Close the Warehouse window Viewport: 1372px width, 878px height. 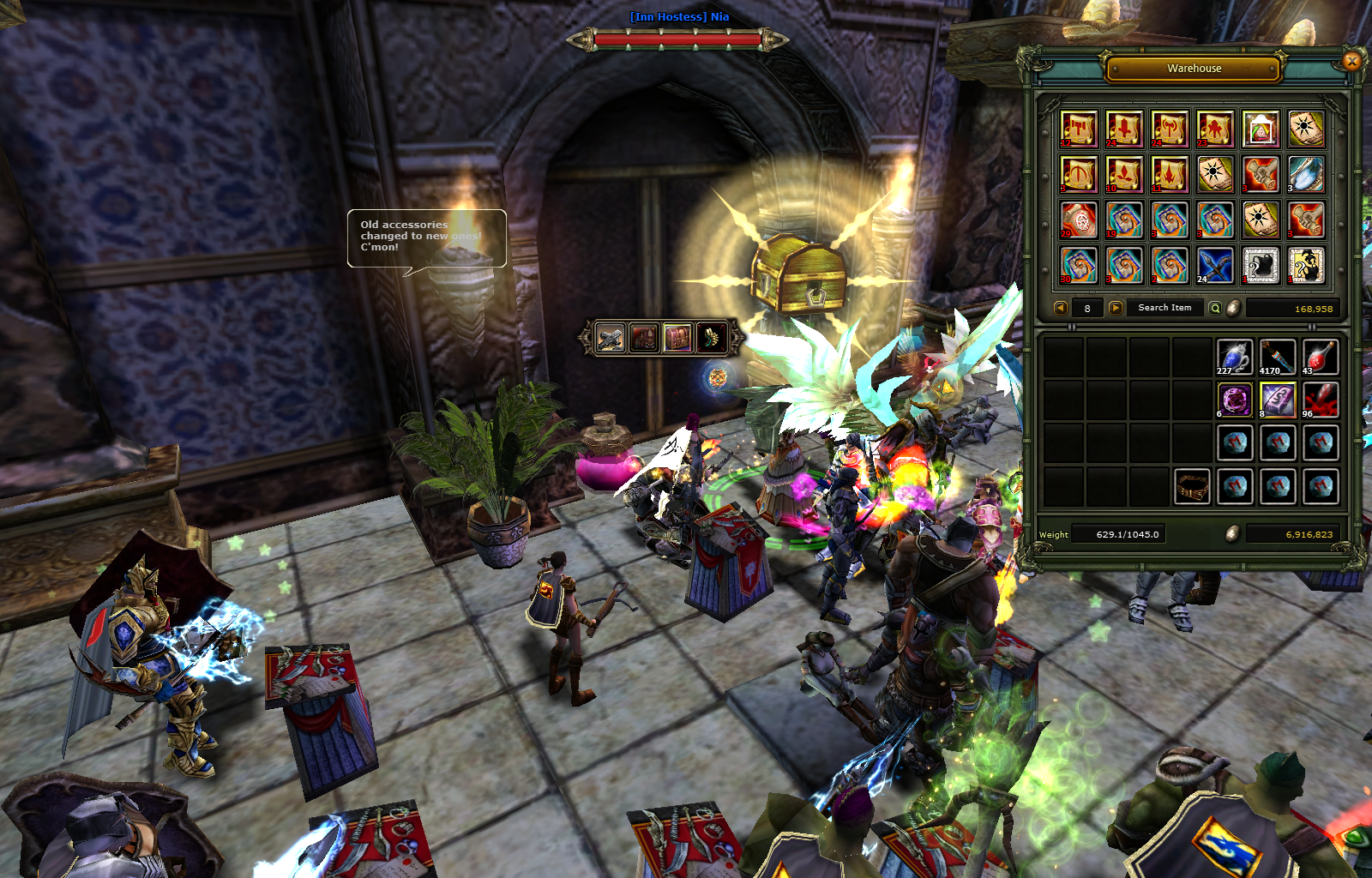click(1351, 61)
